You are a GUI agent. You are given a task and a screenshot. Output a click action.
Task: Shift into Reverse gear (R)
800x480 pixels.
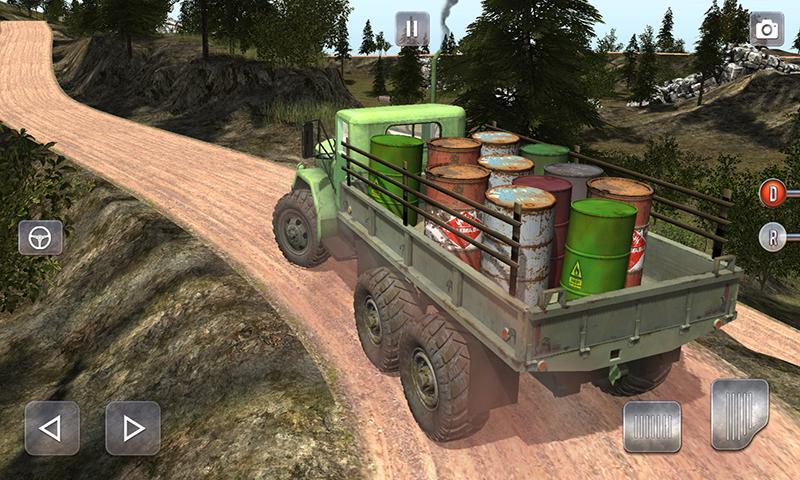tap(772, 237)
